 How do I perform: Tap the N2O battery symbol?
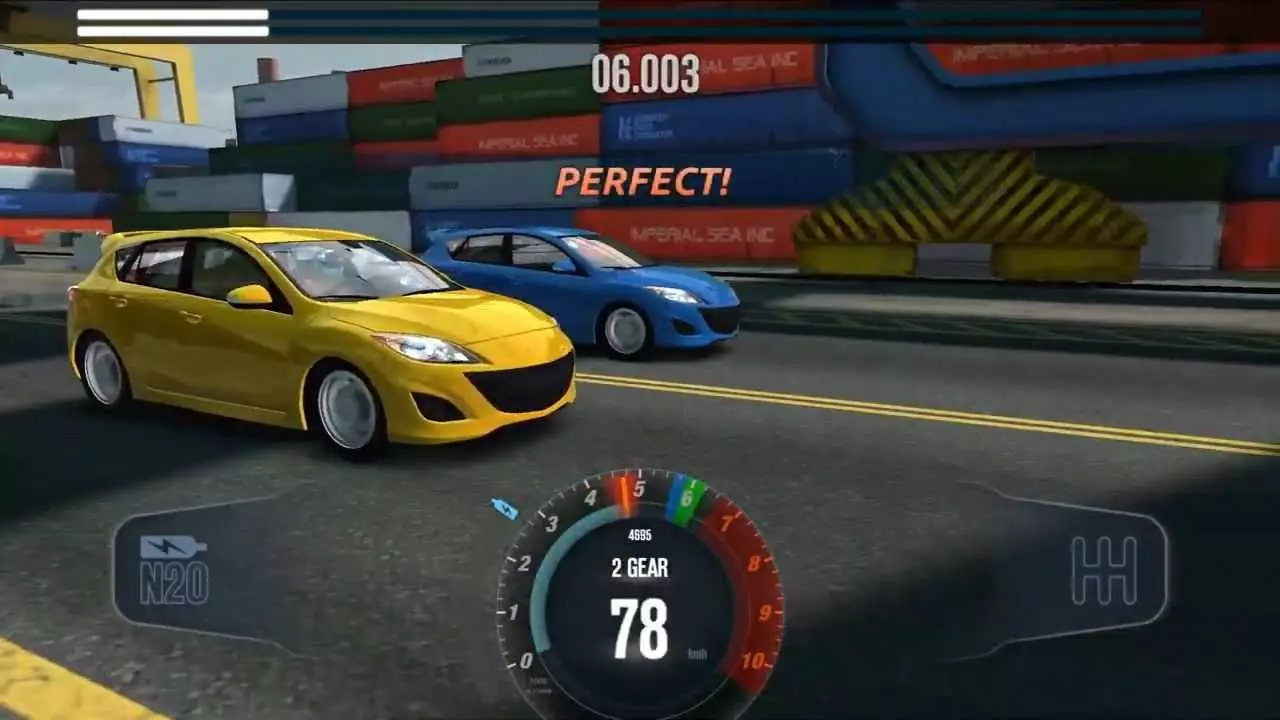pos(175,545)
